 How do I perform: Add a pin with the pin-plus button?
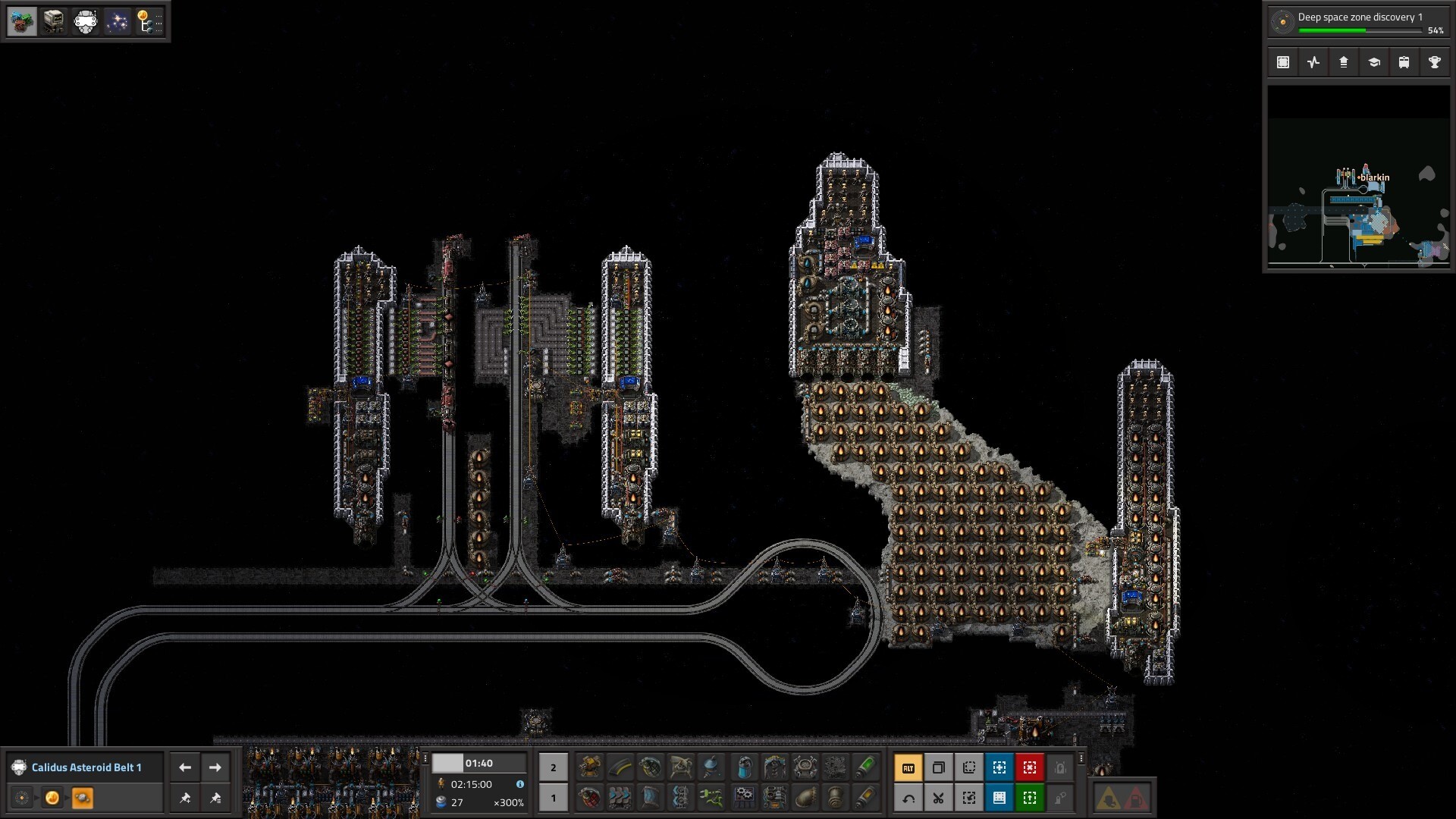[185, 798]
